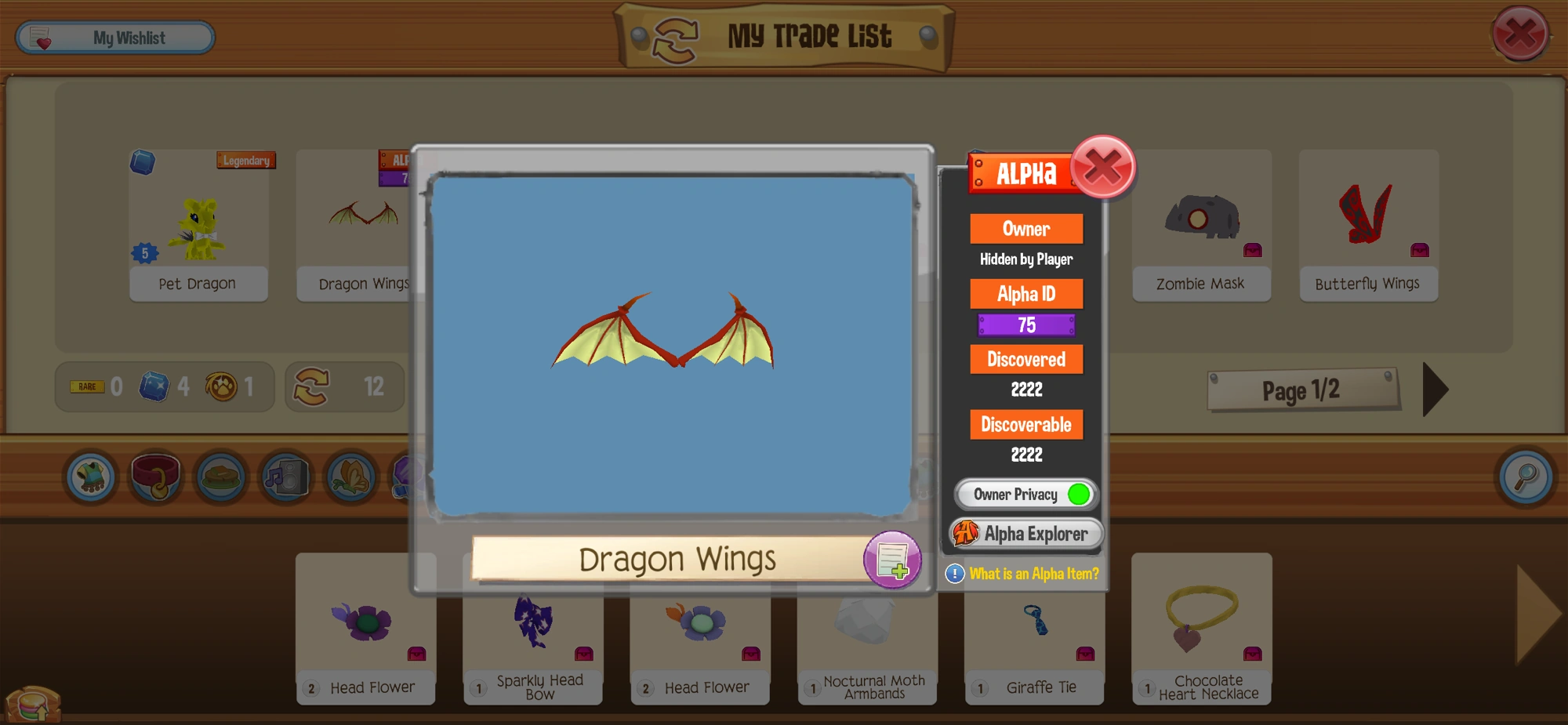Viewport: 1568px width, 725px height.
Task: Select the clothing category icon
Action: [89, 477]
